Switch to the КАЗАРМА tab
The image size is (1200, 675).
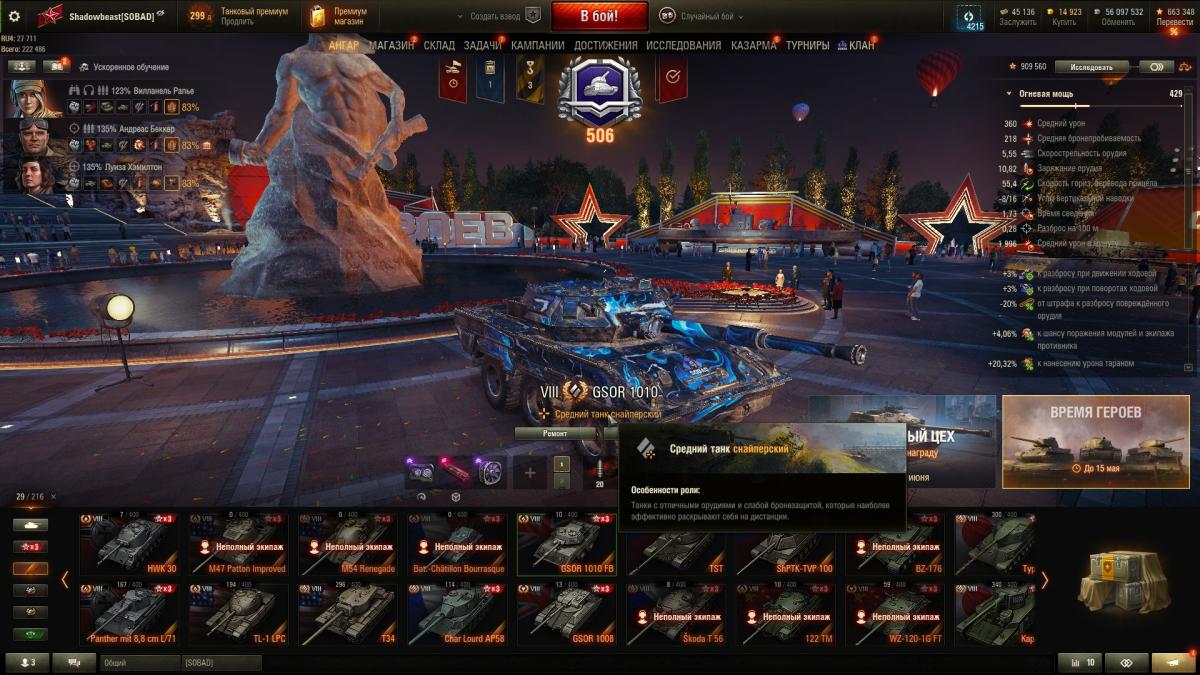[753, 45]
